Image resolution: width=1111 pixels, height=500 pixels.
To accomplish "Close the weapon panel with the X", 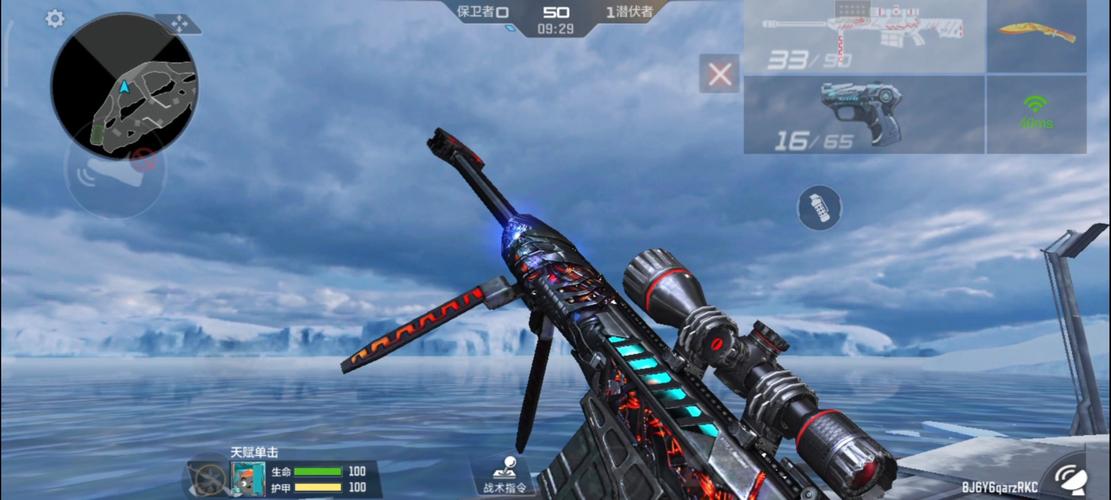I will point(719,74).
